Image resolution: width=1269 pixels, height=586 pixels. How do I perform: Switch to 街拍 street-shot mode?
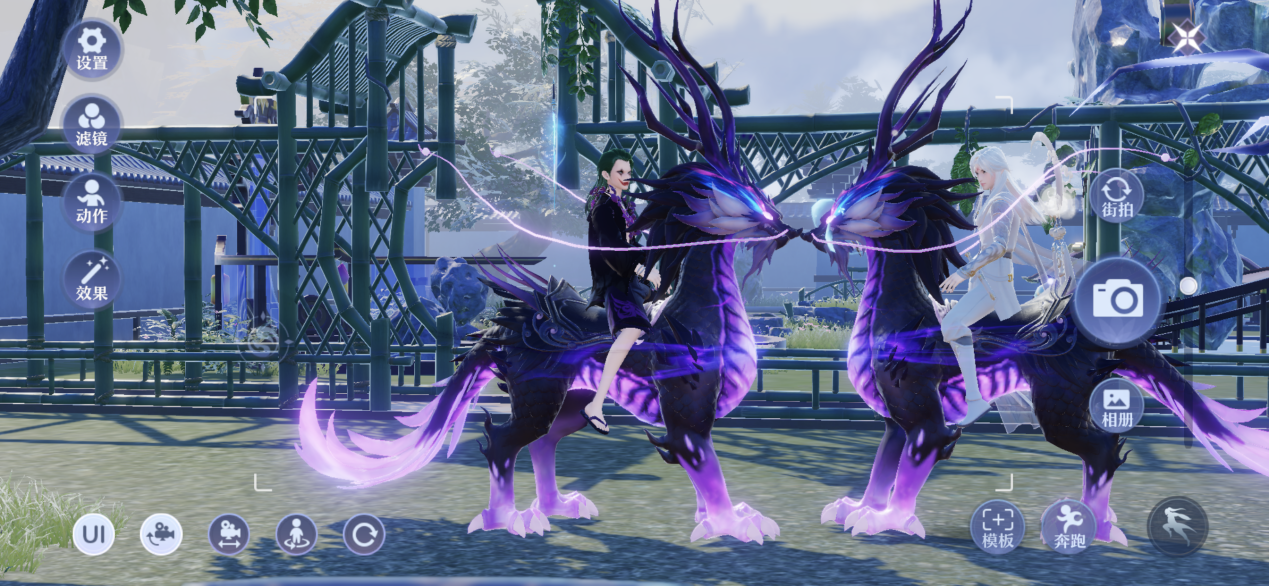click(x=1116, y=196)
